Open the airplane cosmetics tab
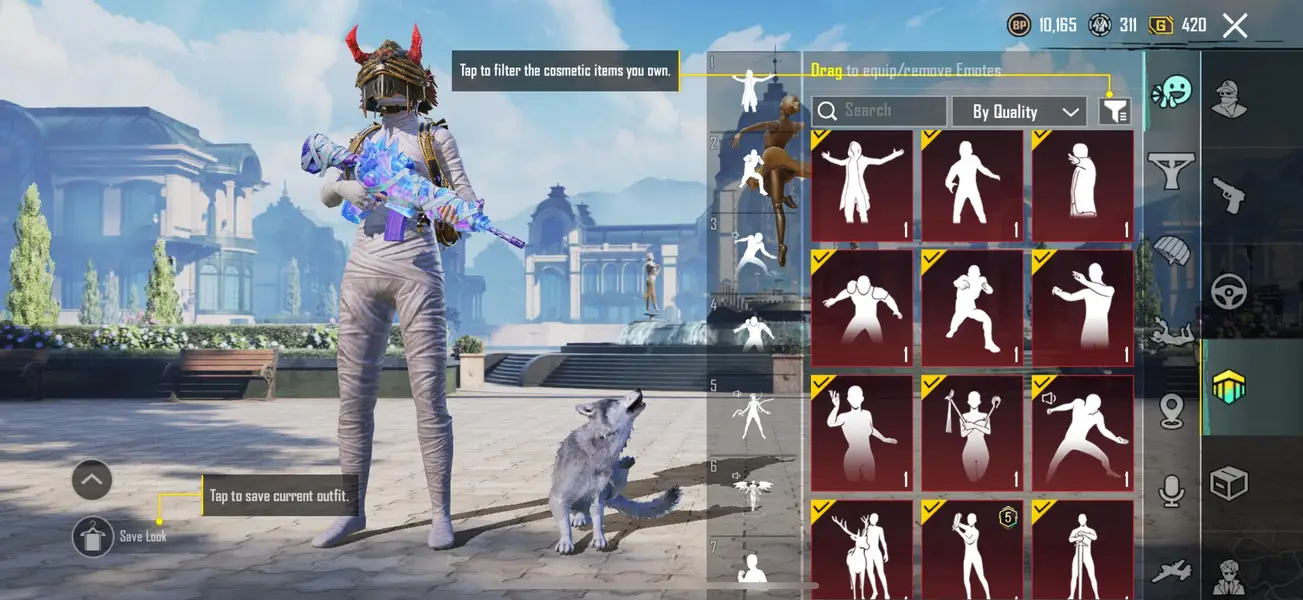Screen dimensions: 1303x600 click(x=1171, y=571)
